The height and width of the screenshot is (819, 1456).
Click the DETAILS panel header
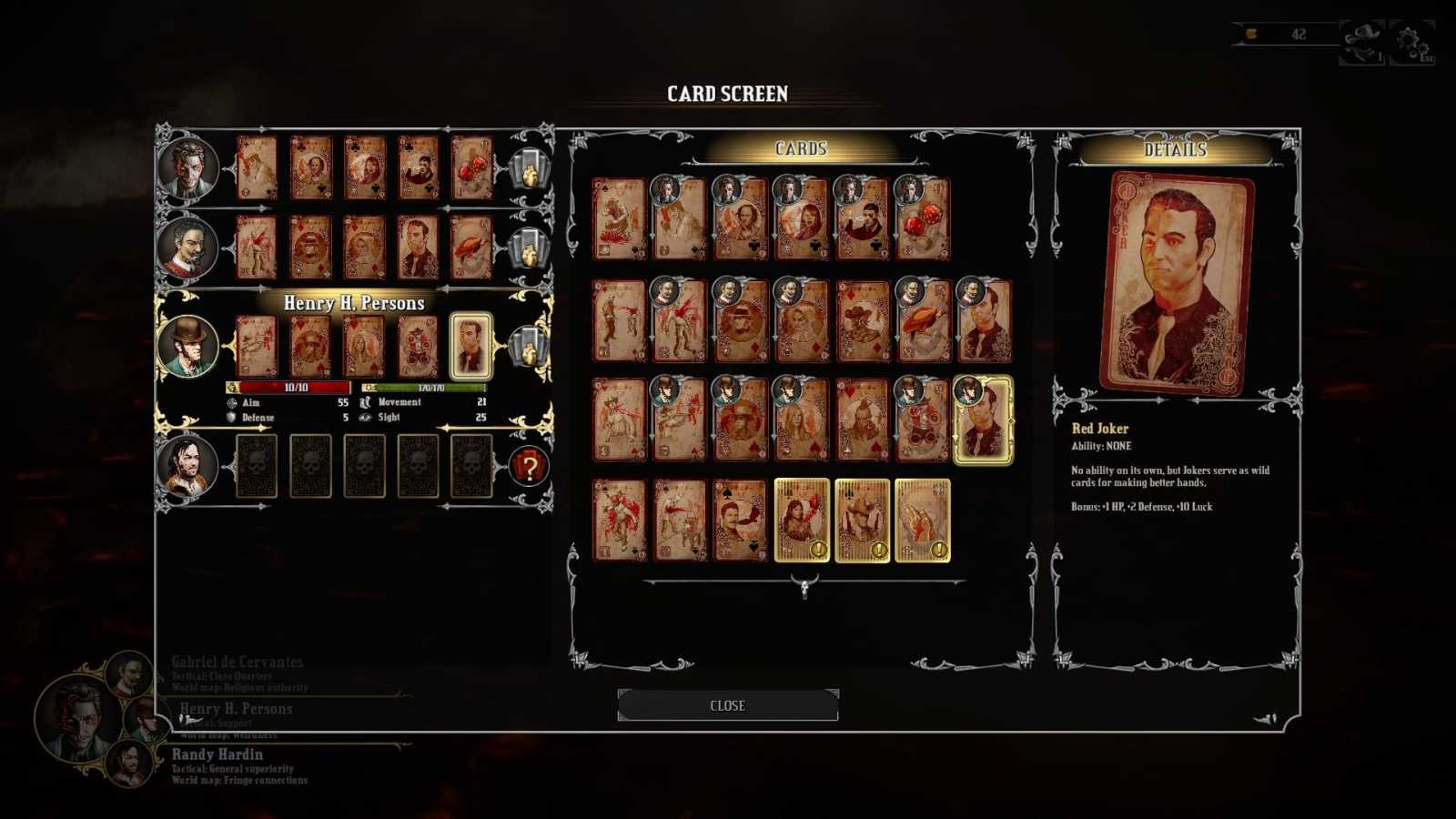pos(1175,148)
